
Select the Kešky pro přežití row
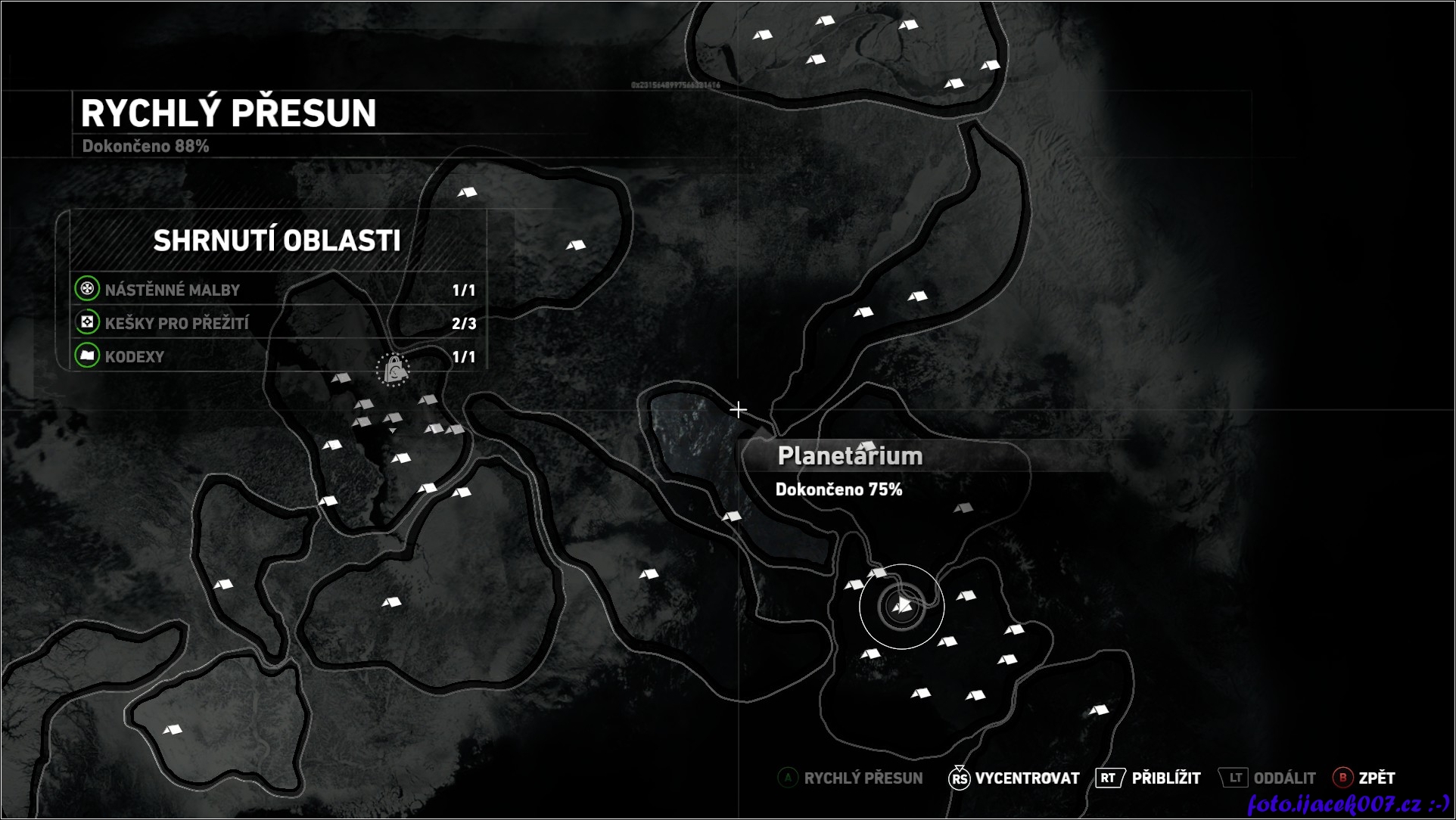(x=277, y=324)
